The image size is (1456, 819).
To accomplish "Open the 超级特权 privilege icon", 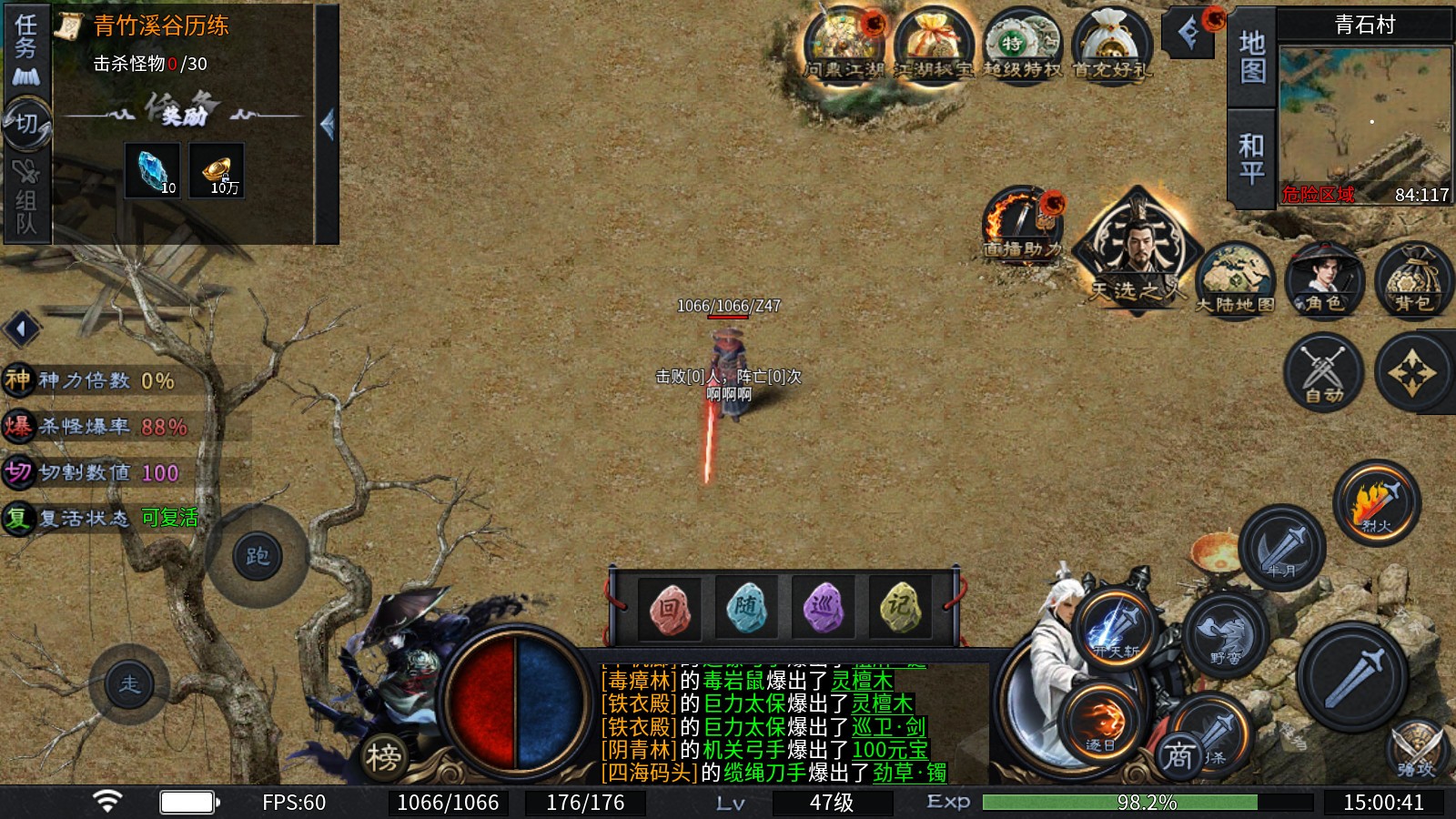I will click(1022, 44).
